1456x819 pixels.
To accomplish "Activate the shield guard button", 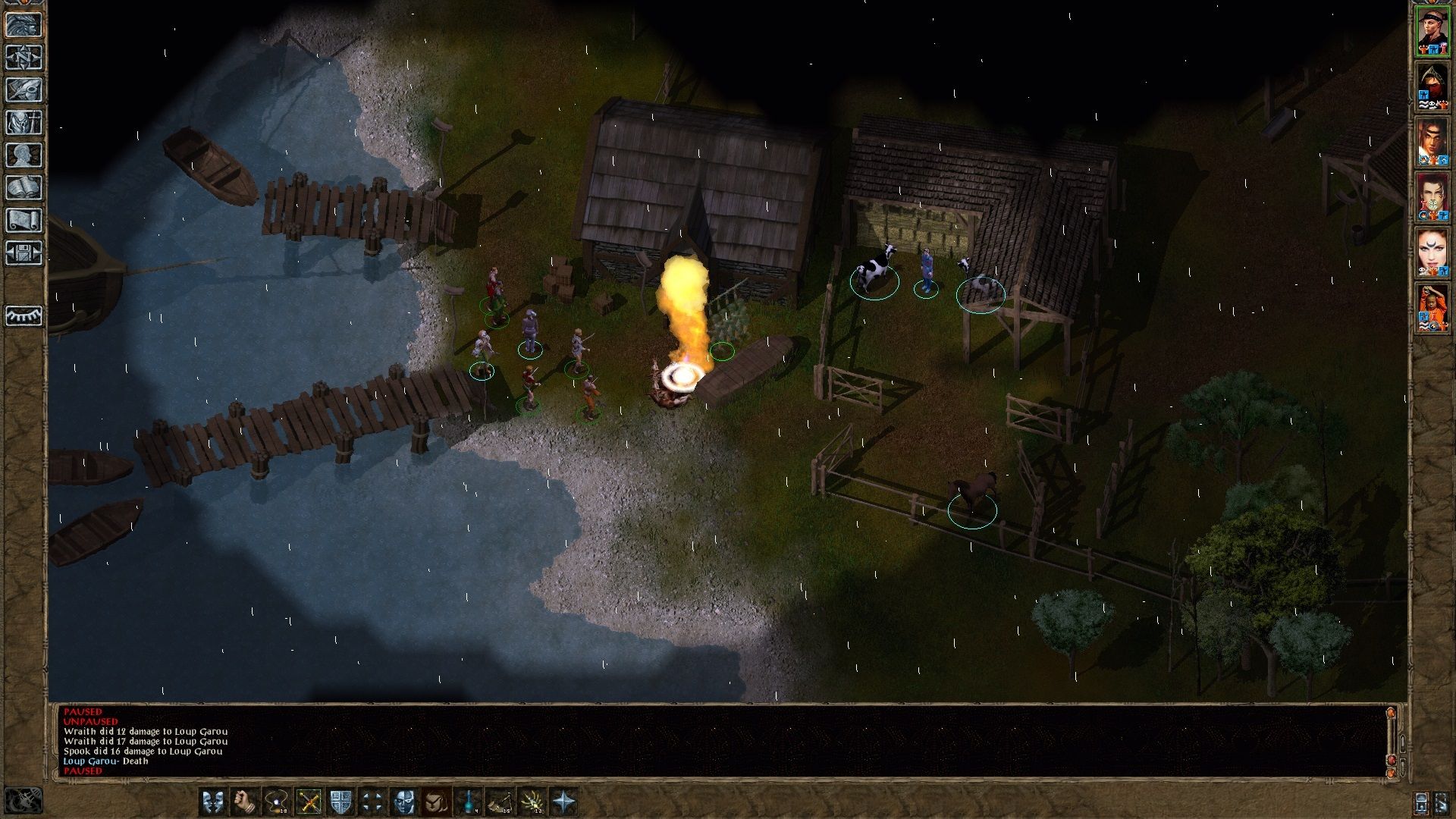I will point(340,802).
